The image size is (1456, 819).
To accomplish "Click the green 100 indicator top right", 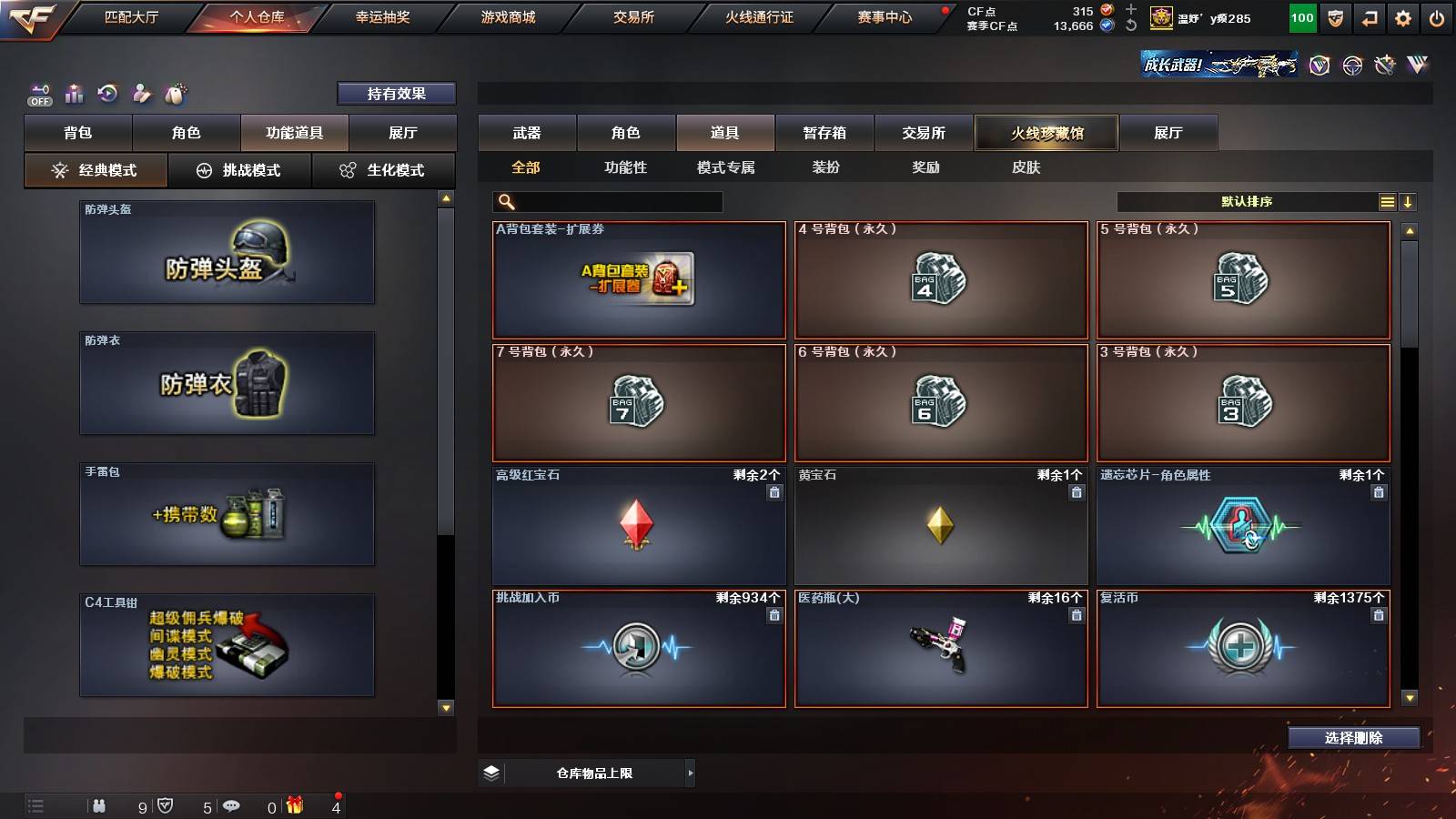I will tap(1301, 17).
